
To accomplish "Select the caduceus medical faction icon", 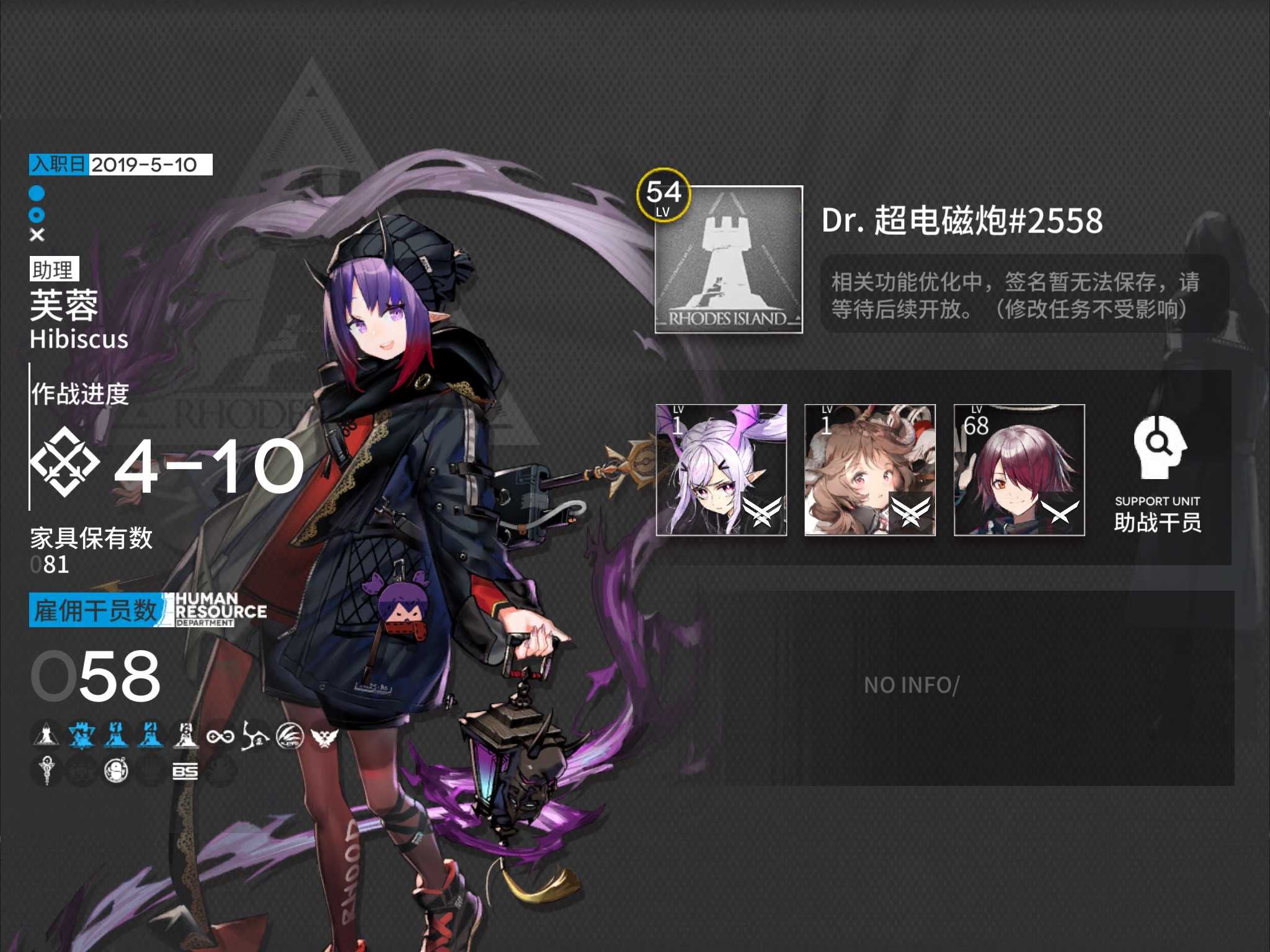I will tap(46, 771).
